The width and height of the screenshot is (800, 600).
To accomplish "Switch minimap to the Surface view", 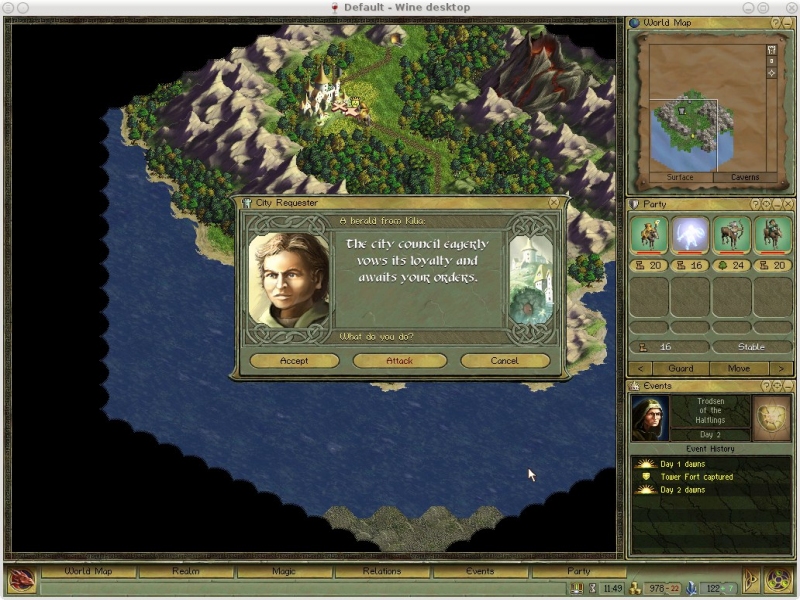I will click(x=680, y=178).
